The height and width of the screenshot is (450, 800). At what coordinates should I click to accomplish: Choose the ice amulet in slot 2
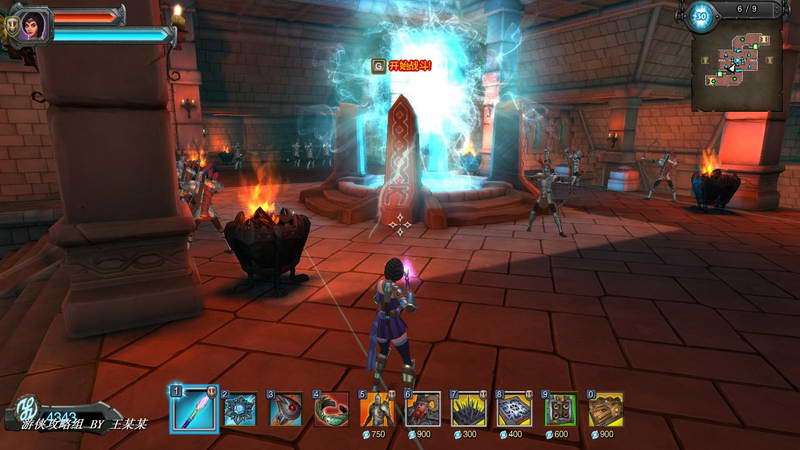point(240,409)
